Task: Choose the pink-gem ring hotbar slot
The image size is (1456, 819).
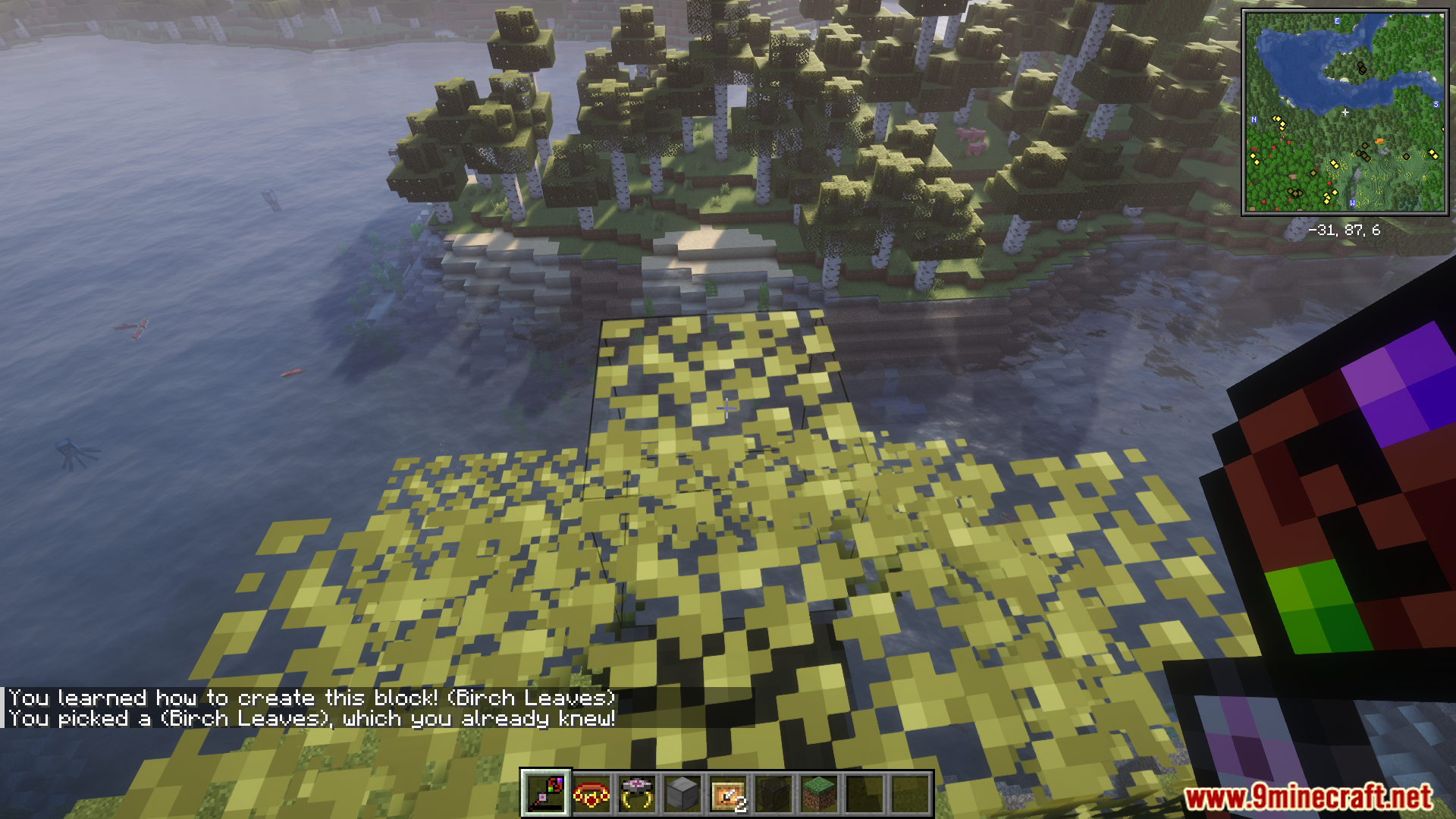Action: 637,794
